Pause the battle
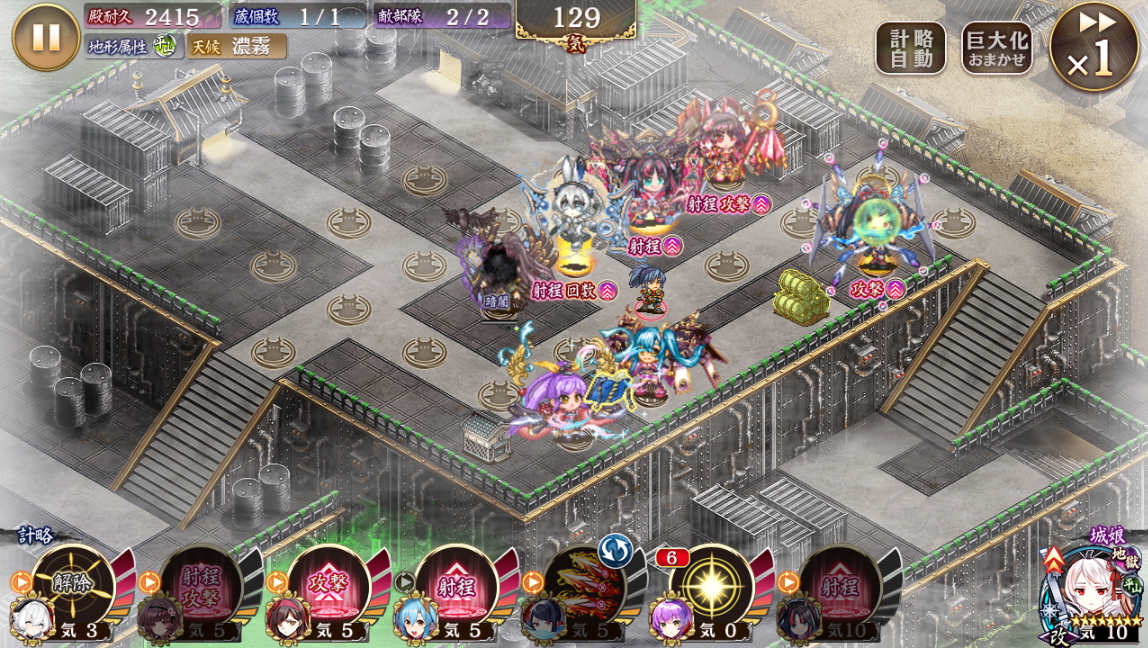 tap(46, 37)
